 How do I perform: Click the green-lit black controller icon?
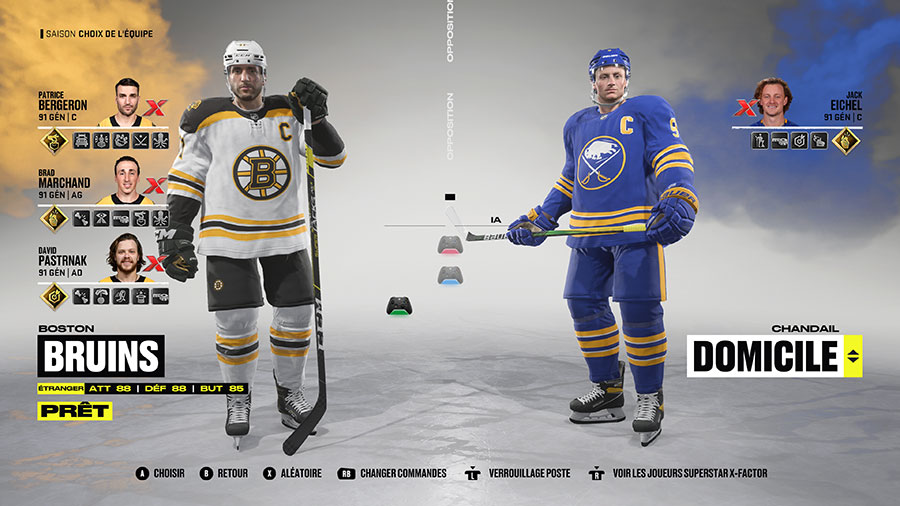pyautogui.click(x=397, y=307)
